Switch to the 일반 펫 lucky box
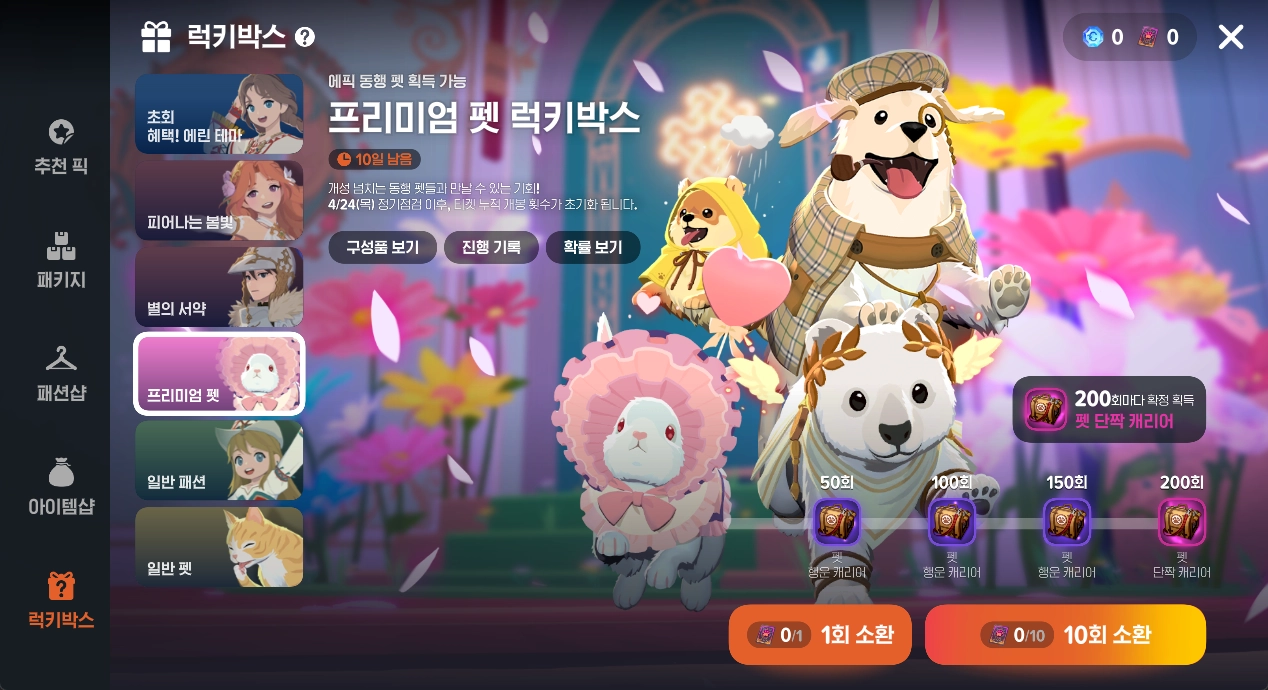The image size is (1268, 690). coord(219,547)
